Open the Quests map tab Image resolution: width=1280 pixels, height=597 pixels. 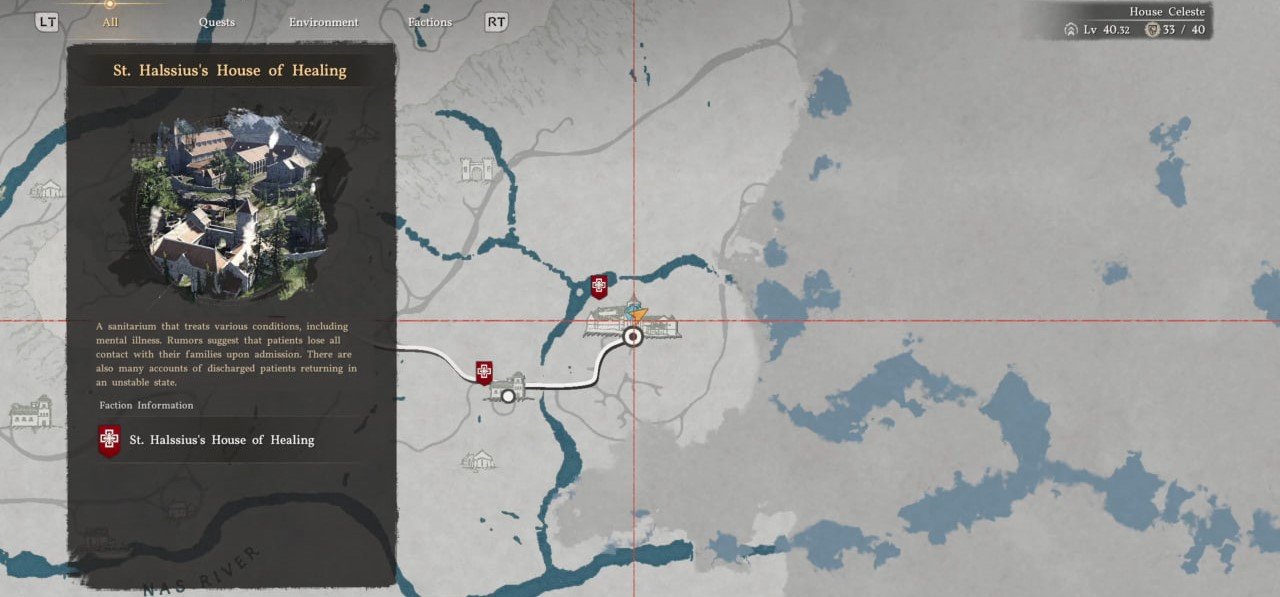[x=217, y=22]
